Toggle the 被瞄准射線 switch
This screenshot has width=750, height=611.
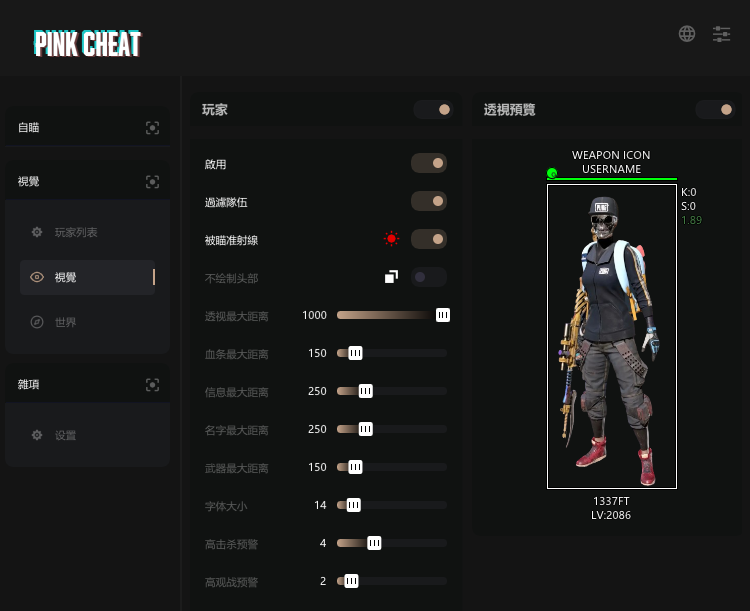pos(429,239)
